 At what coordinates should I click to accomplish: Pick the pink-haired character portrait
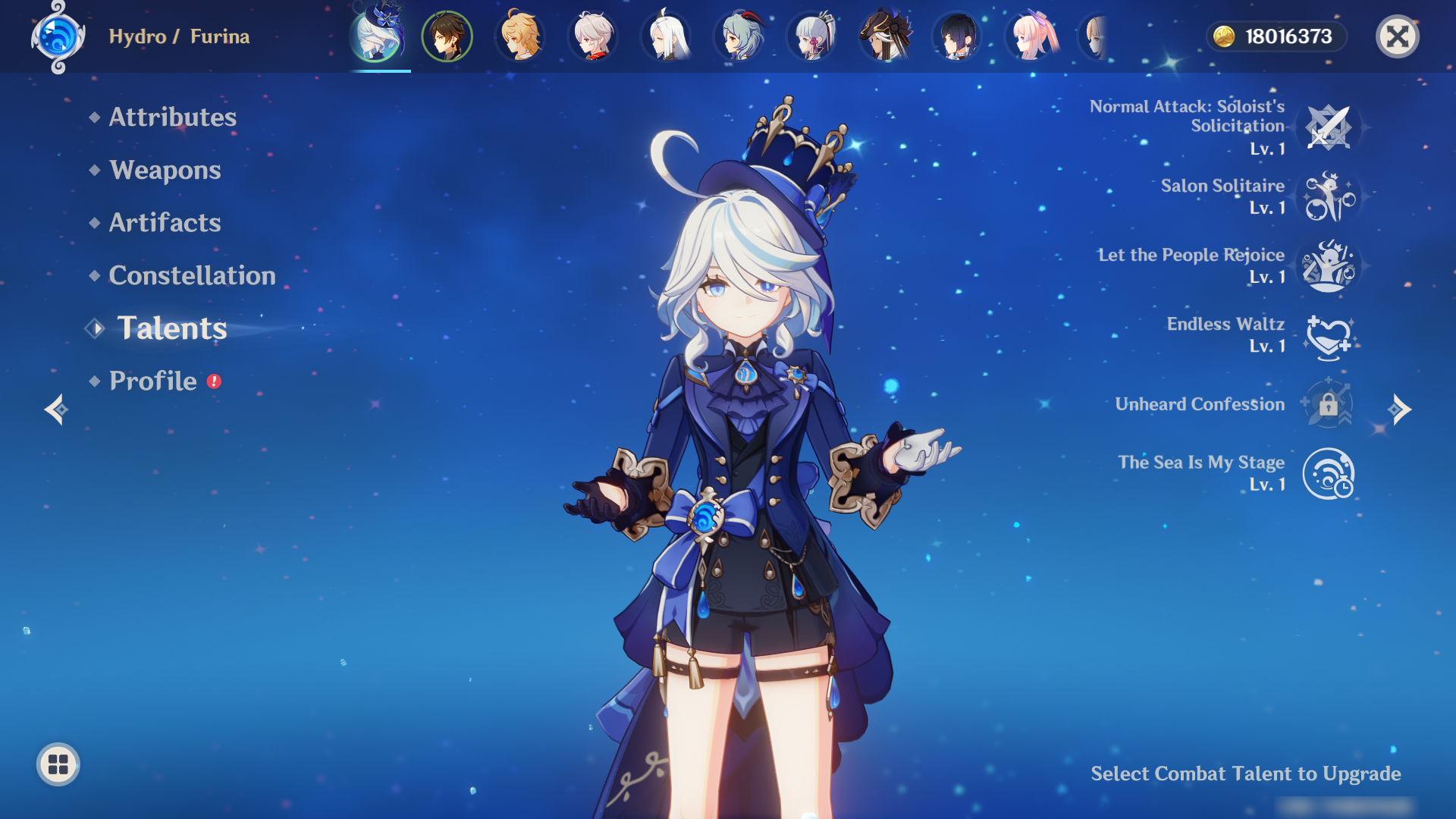(x=1031, y=36)
